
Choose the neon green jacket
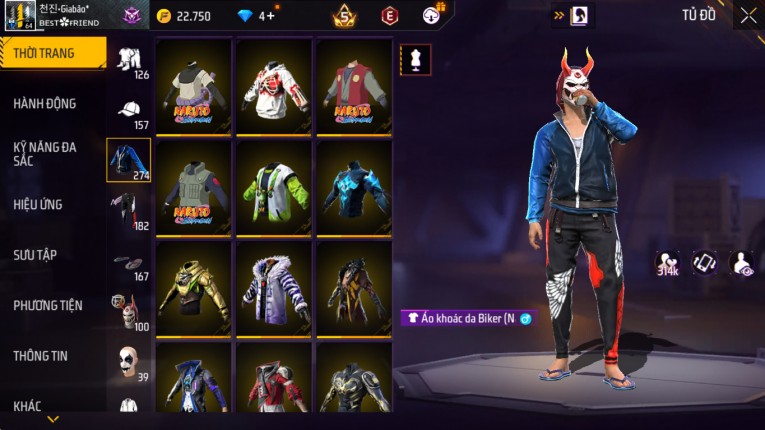(273, 186)
